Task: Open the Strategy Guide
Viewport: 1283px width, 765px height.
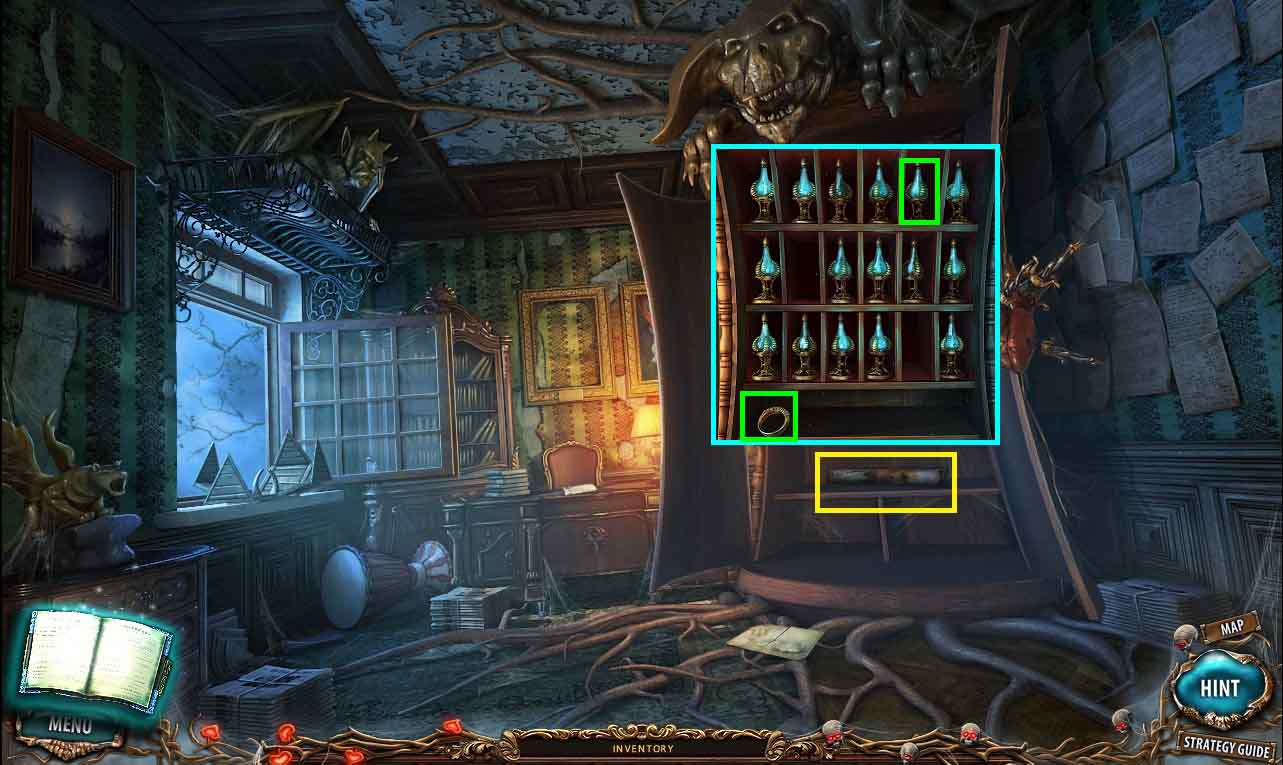Action: (x=1225, y=743)
